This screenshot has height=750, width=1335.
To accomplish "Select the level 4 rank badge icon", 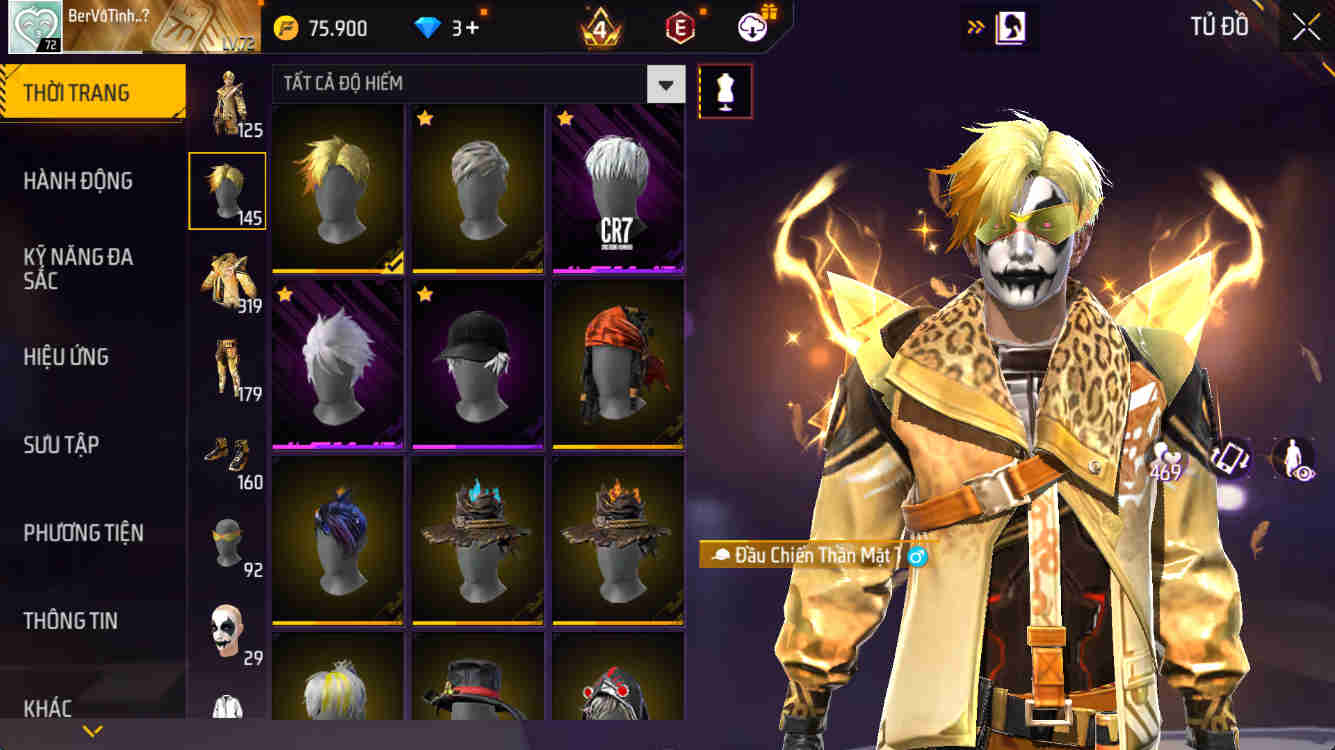I will coord(600,25).
